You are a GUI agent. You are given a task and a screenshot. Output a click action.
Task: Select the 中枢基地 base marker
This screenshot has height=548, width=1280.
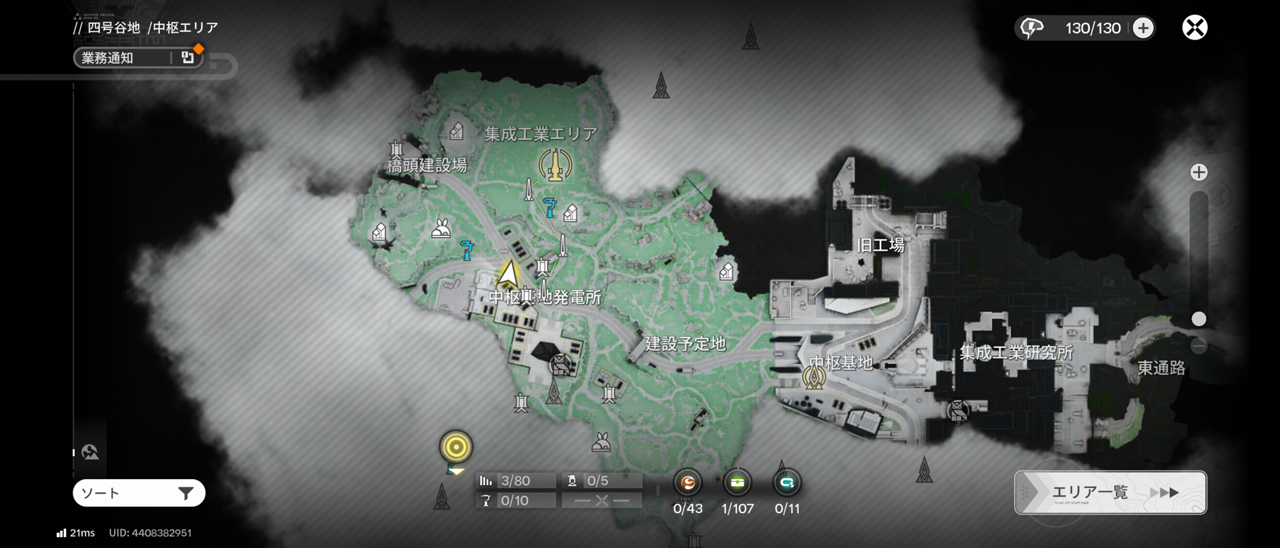coord(814,376)
